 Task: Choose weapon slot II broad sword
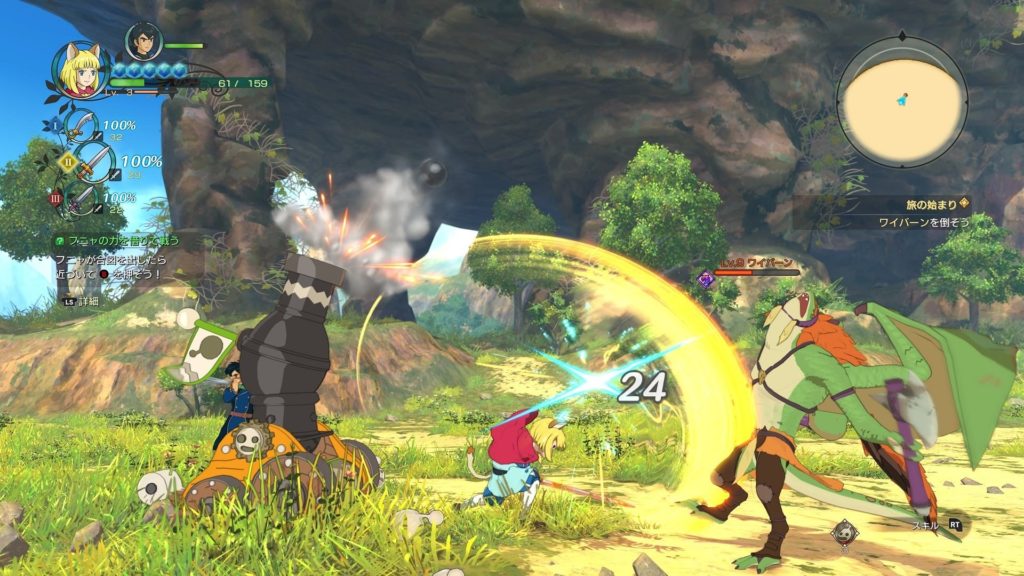click(x=93, y=160)
